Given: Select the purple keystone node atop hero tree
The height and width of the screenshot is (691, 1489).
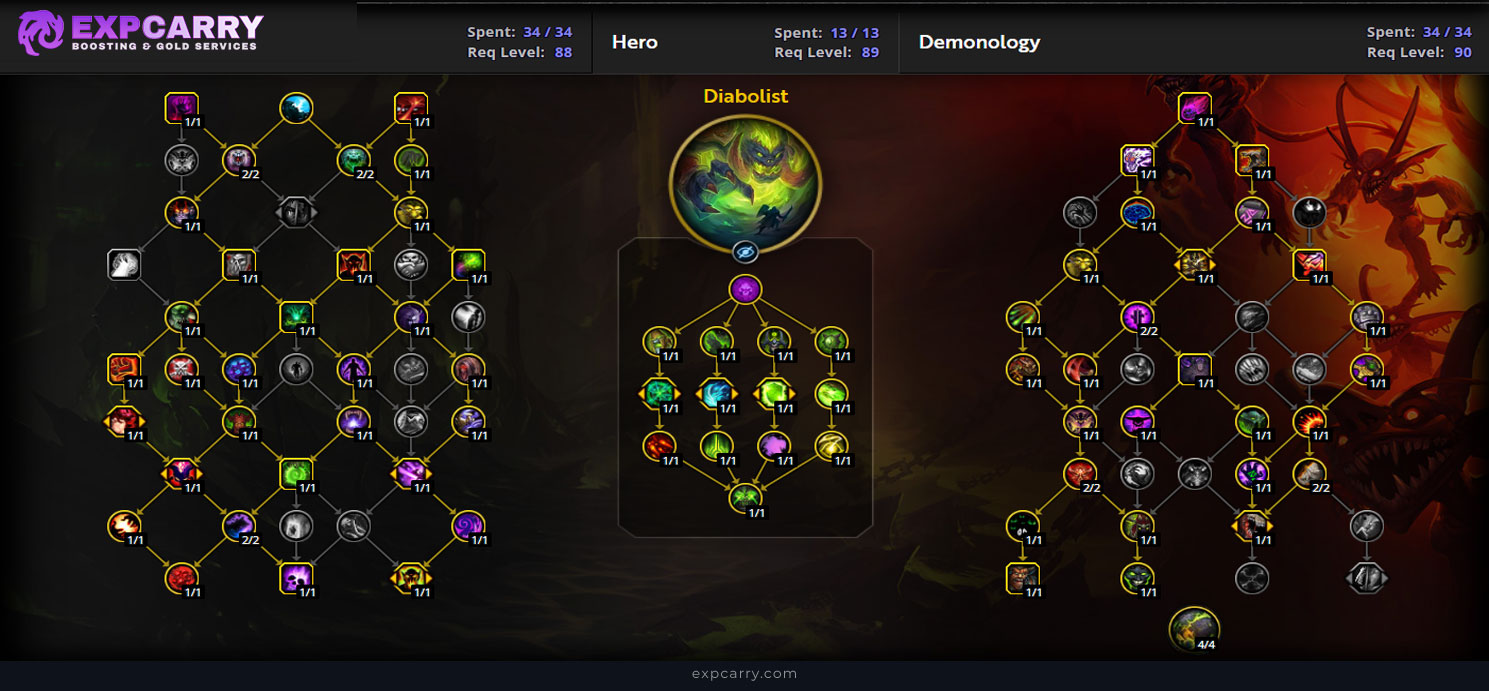Looking at the screenshot, I should pyautogui.click(x=745, y=290).
